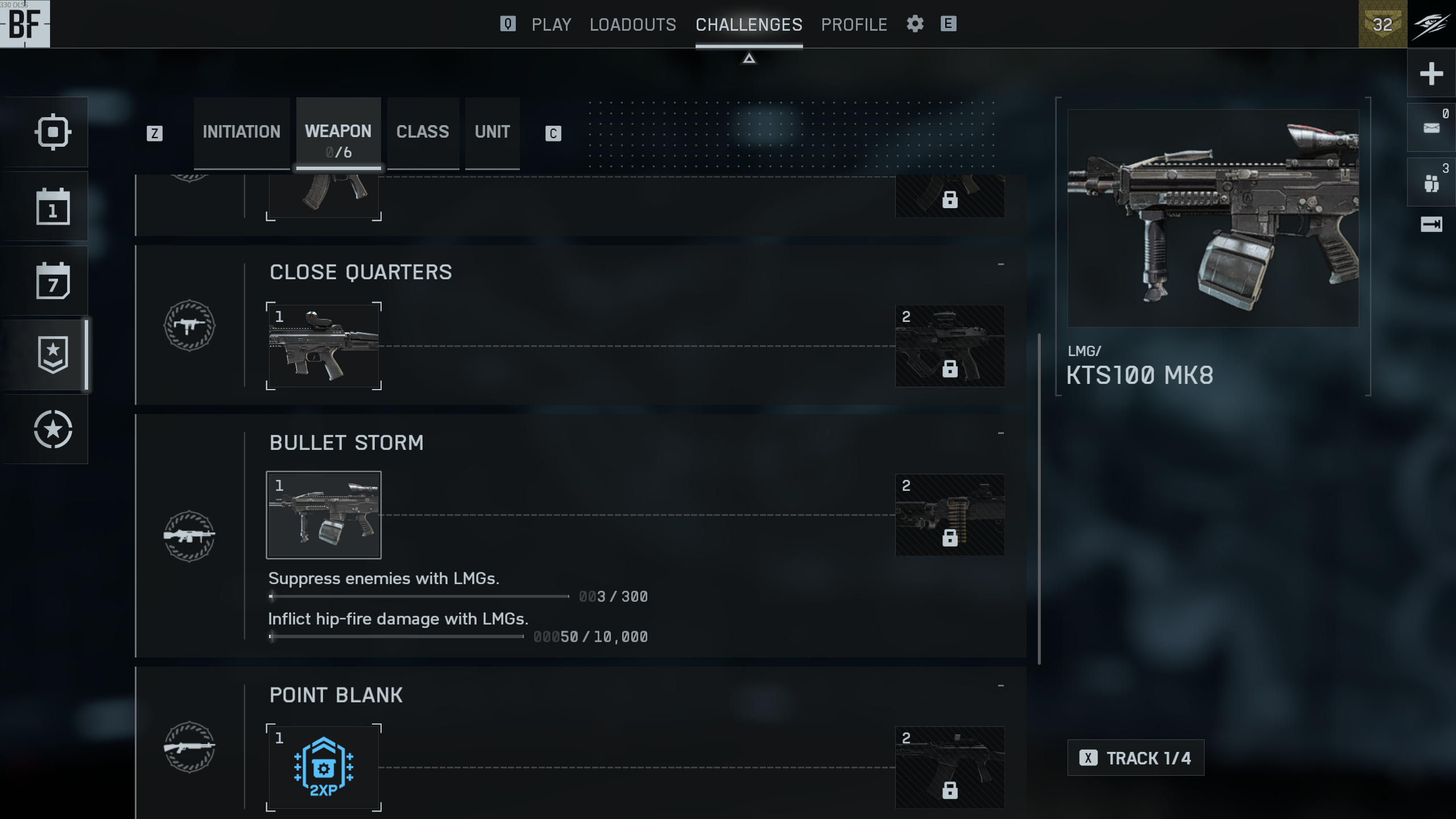The image size is (1456, 819).
Task: Collapse the BULLET STORM challenge section
Action: coord(1000,433)
